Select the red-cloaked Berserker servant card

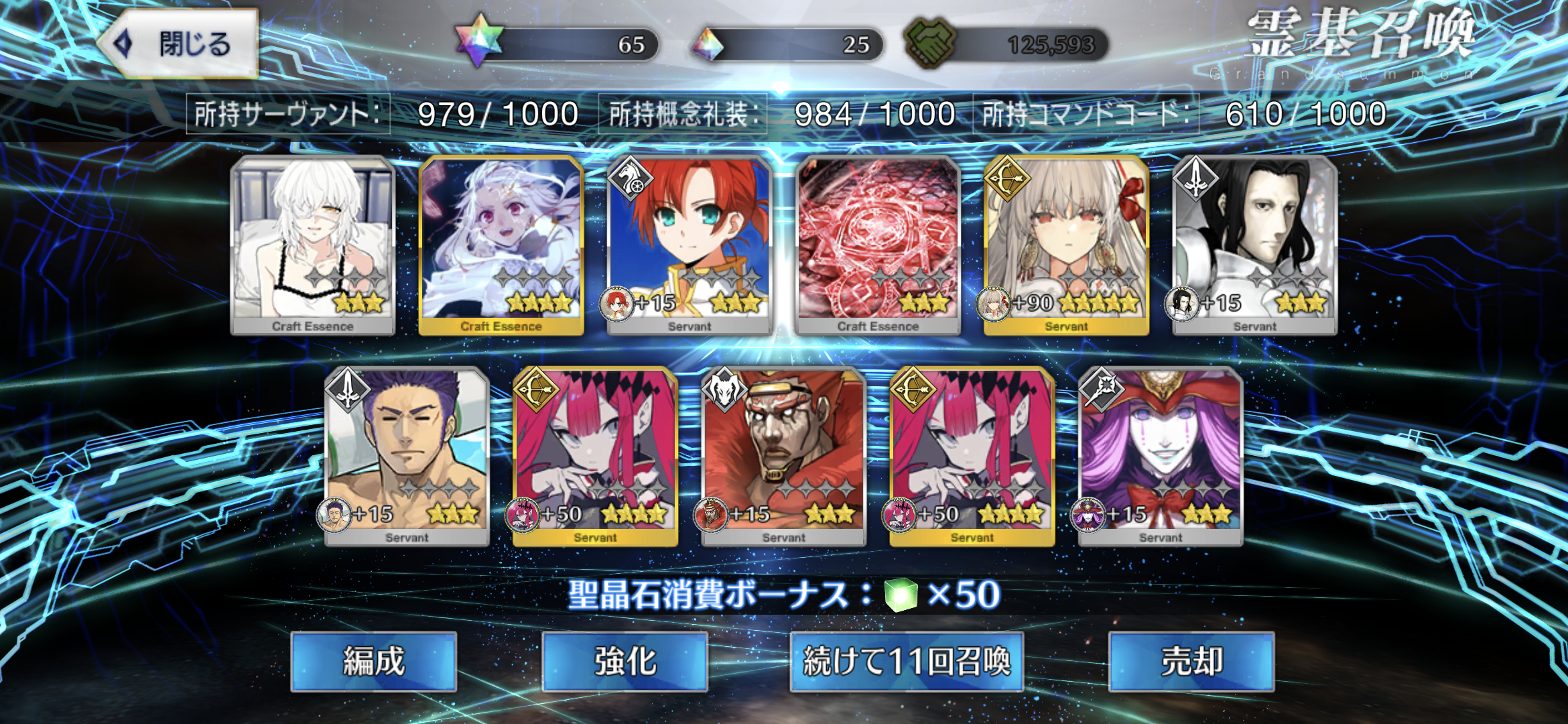click(x=783, y=456)
